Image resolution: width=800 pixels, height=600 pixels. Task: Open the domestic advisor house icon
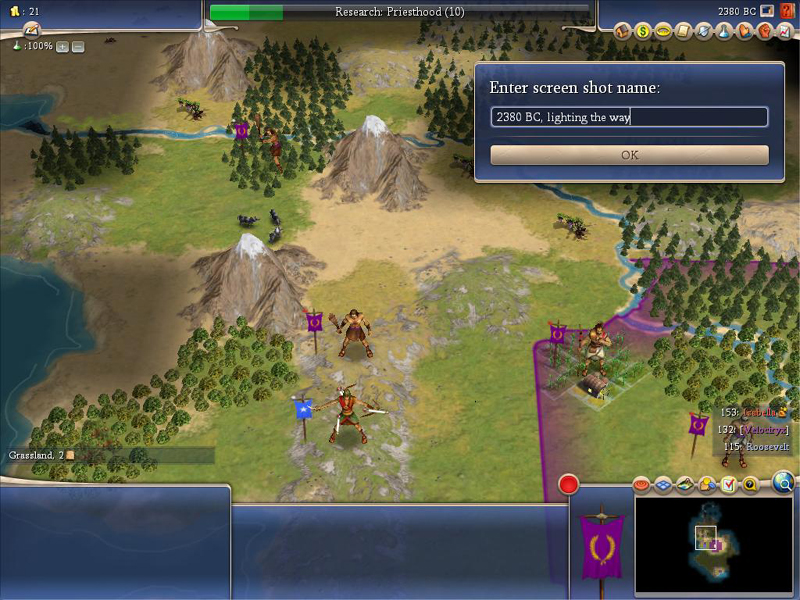(x=623, y=31)
